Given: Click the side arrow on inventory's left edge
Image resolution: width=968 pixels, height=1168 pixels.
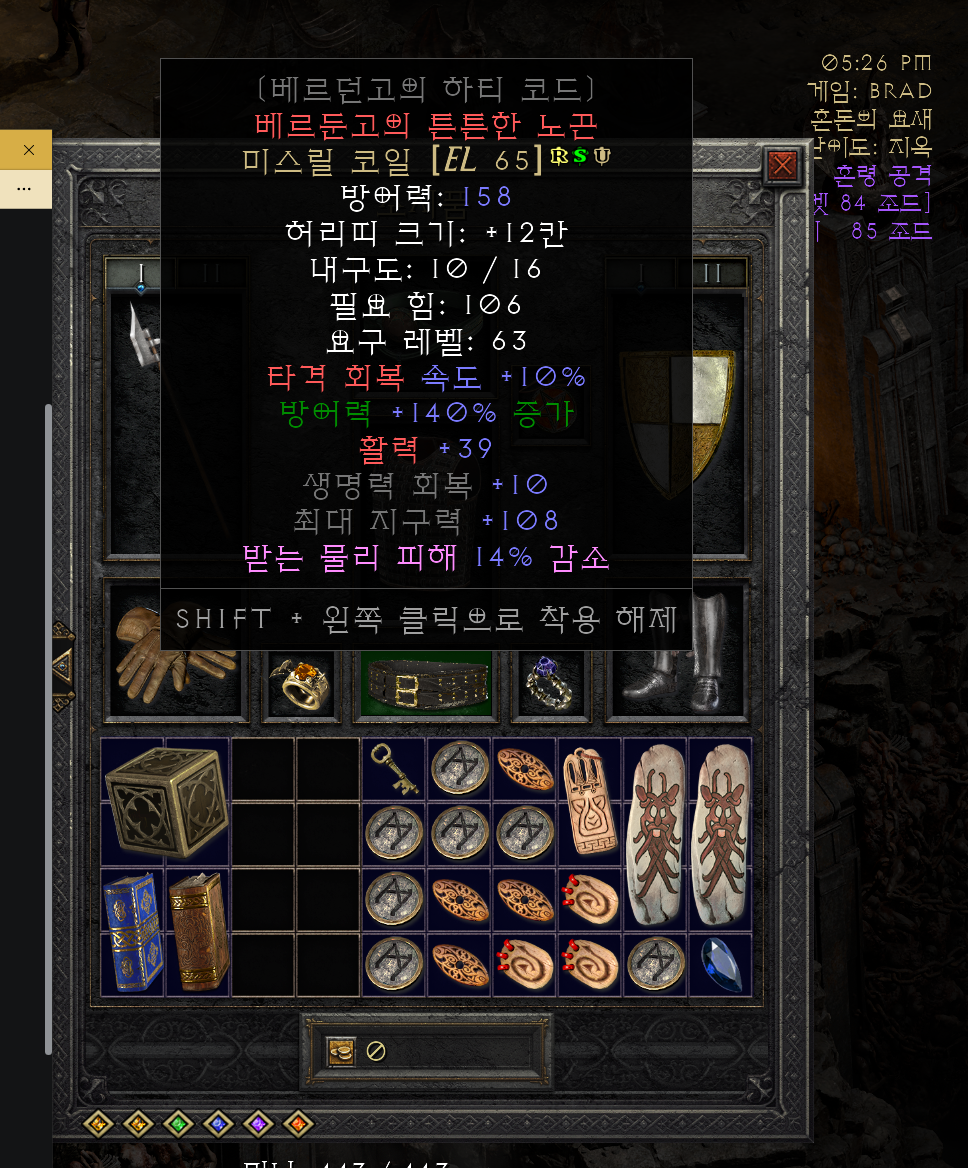Looking at the screenshot, I should pos(63,664).
